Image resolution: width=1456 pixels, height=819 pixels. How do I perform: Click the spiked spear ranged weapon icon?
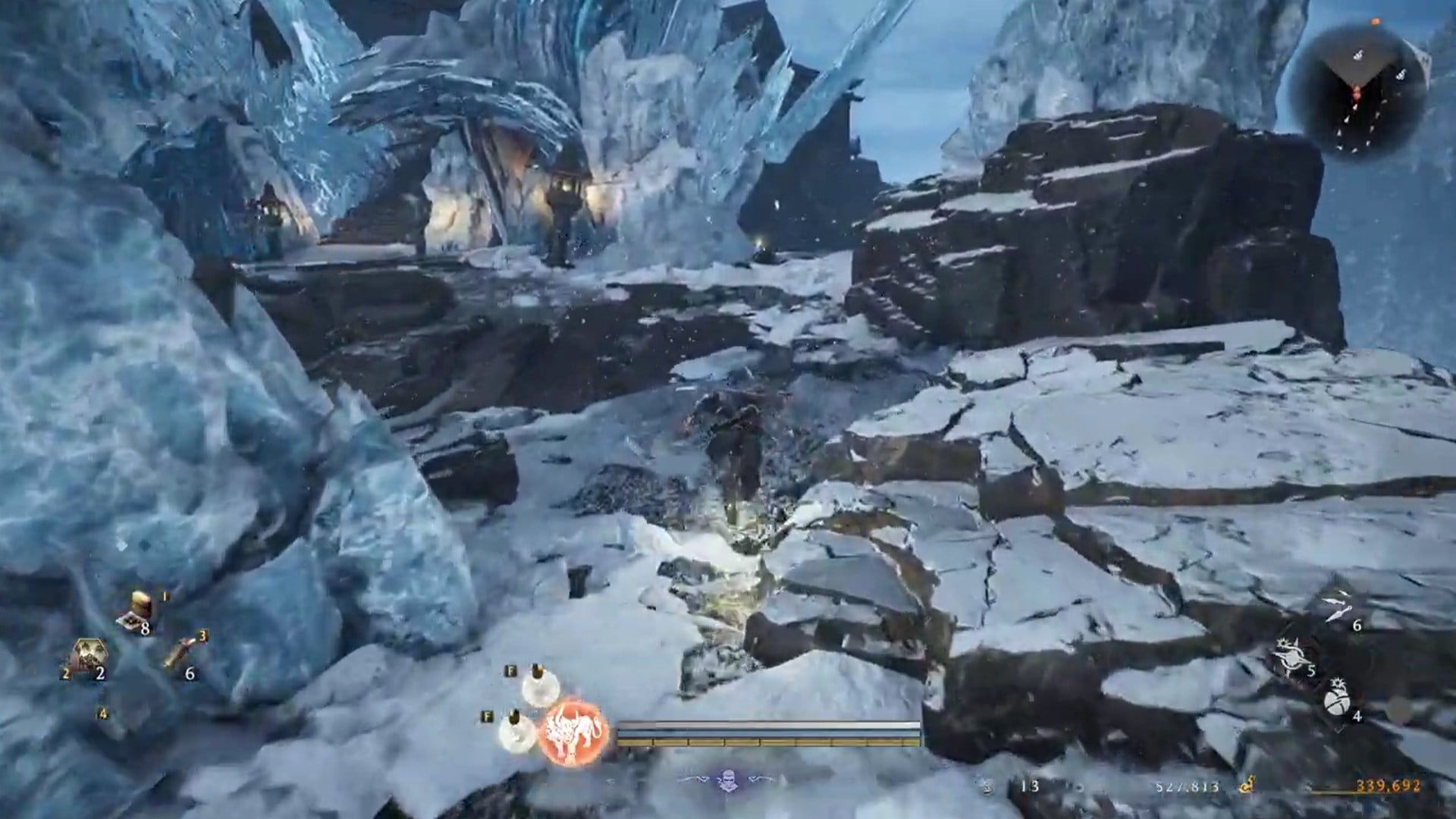(x=1291, y=655)
